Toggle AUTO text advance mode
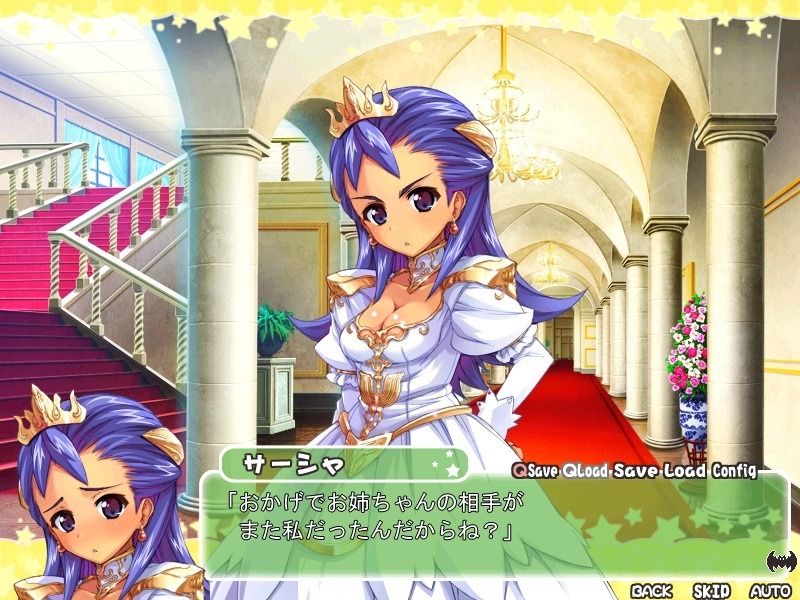 click(x=769, y=591)
